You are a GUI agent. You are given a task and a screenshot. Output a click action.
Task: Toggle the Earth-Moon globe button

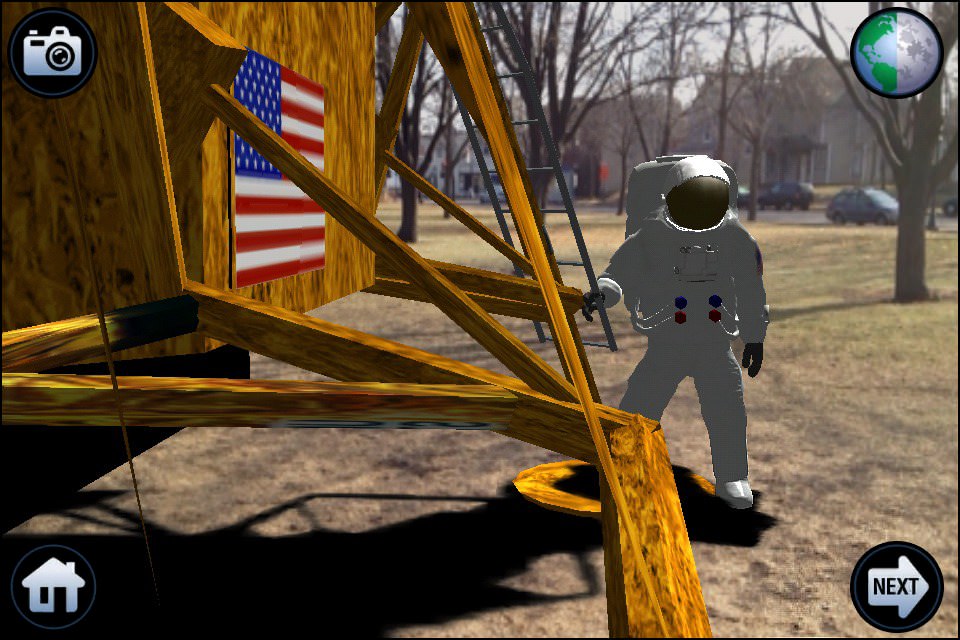click(896, 52)
